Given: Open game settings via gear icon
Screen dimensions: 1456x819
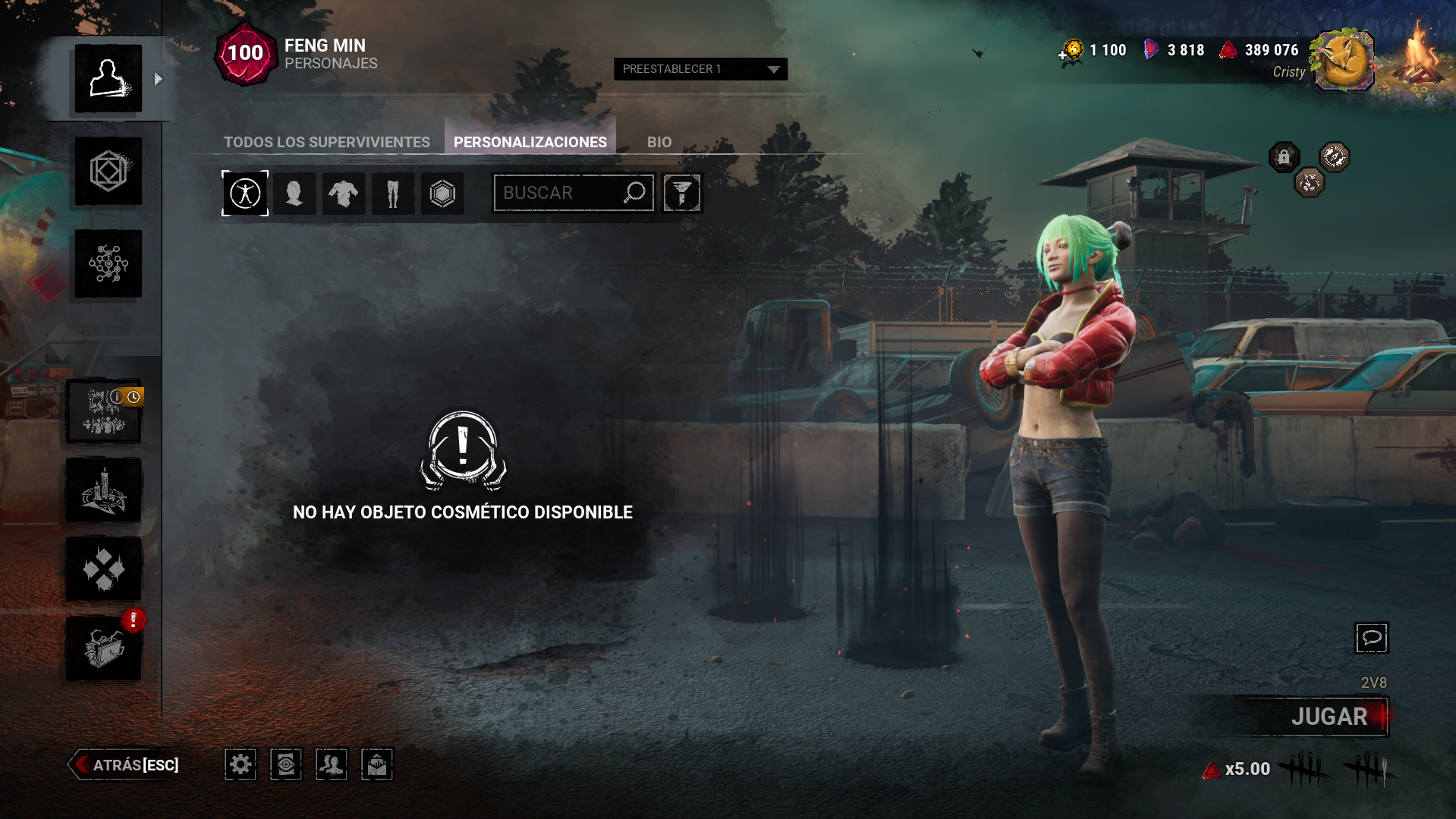Looking at the screenshot, I should coord(240,764).
